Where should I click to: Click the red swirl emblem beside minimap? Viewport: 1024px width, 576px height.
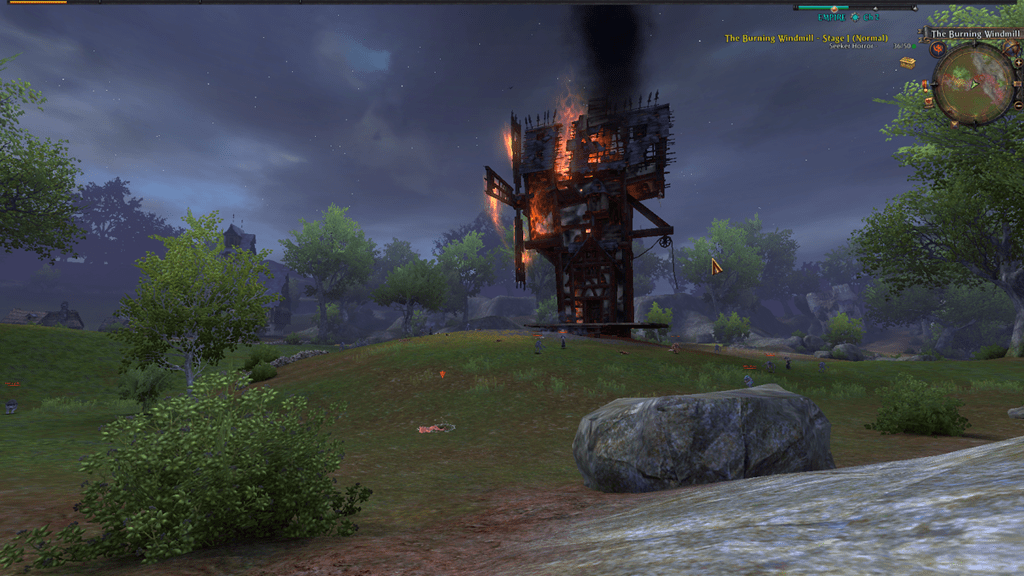(x=938, y=49)
